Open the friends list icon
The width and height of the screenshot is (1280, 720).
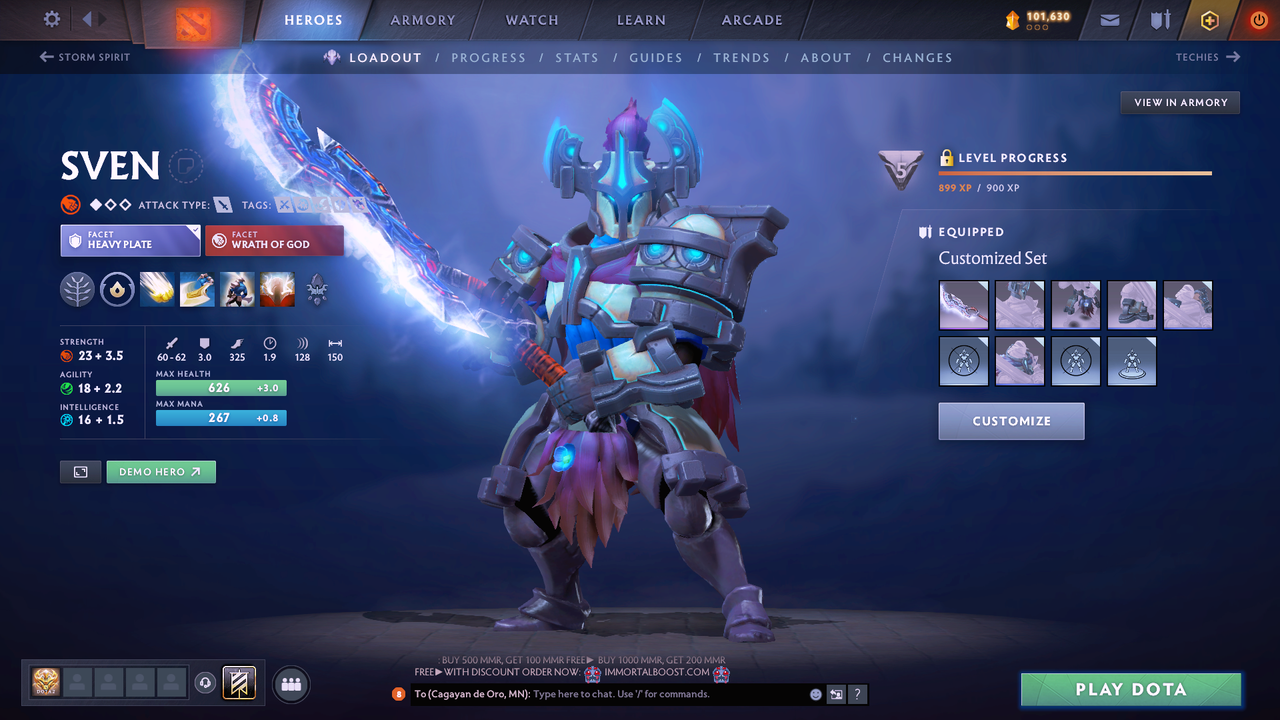point(289,684)
